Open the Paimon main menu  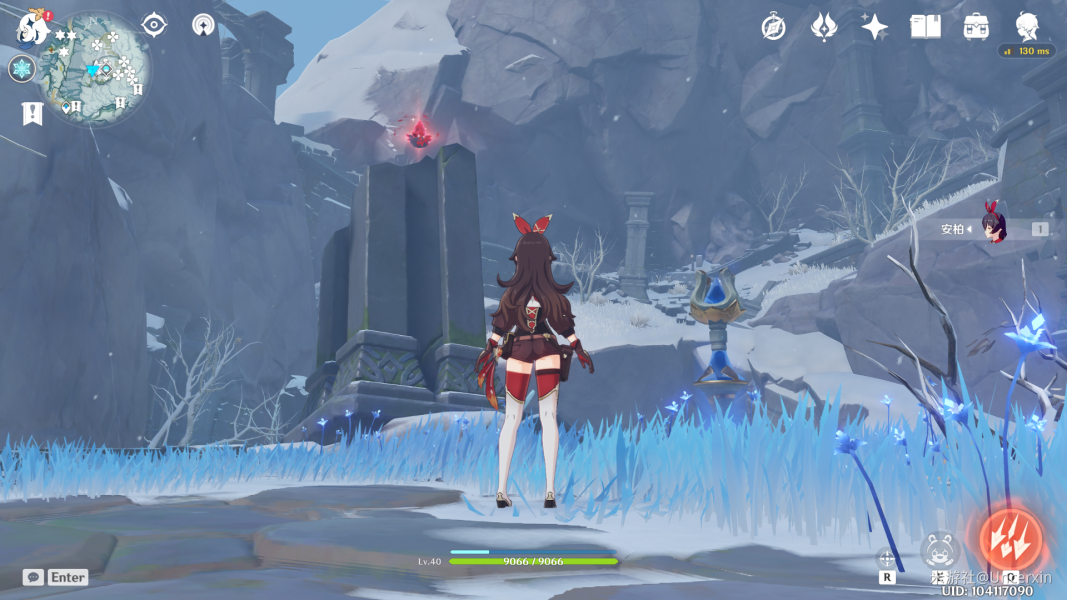coord(33,28)
